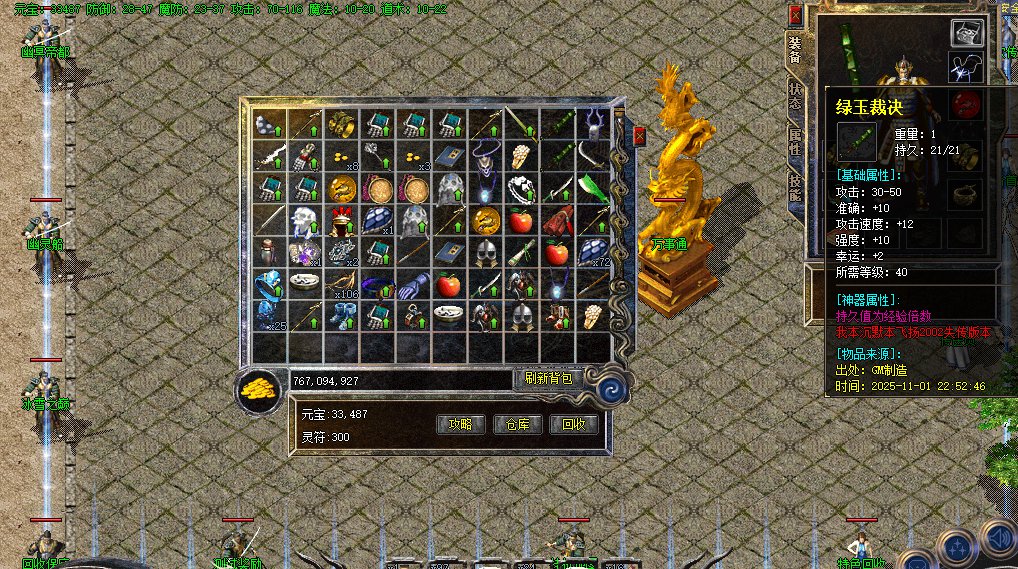Switch to the 装备 equipment tab
Screen dimensions: 1018x569
(794, 51)
